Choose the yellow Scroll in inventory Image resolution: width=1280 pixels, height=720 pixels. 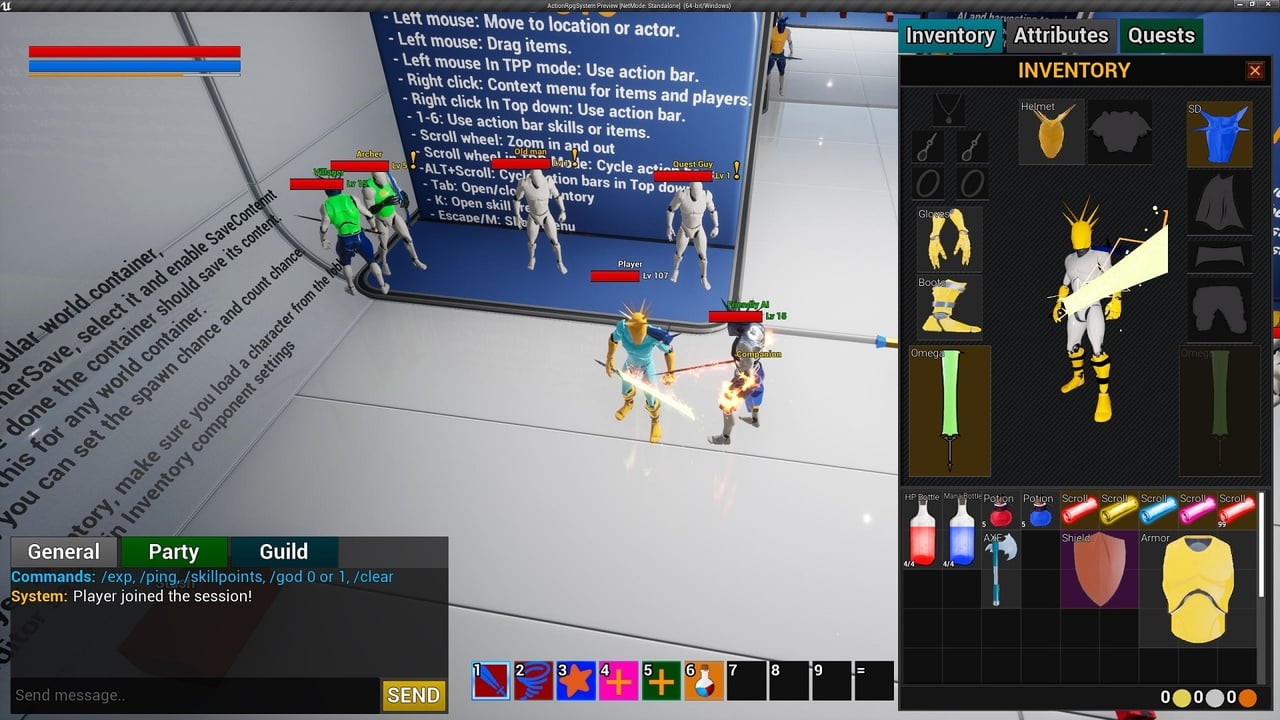coord(1118,510)
